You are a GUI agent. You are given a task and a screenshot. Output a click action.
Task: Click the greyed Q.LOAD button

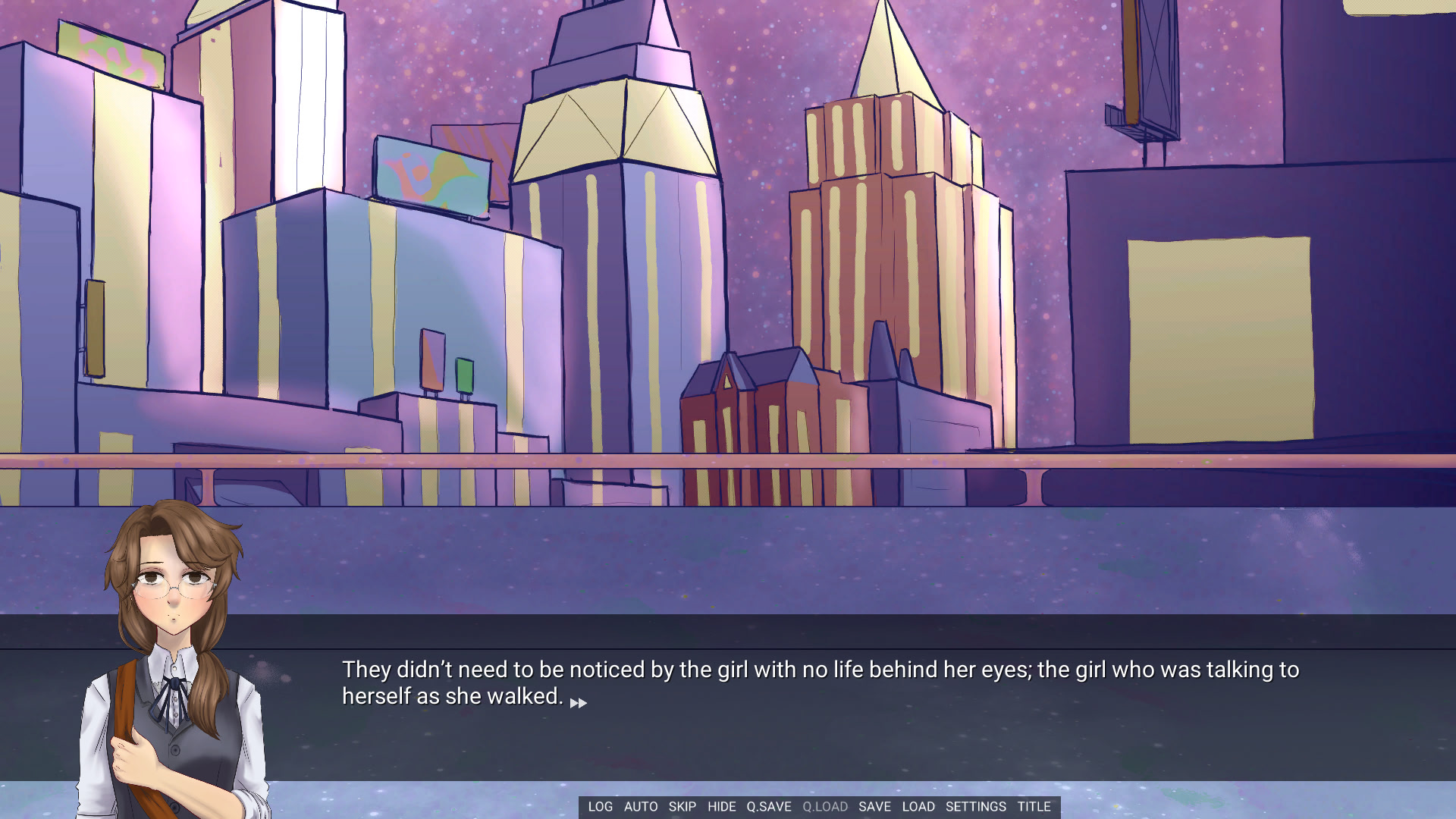point(825,807)
